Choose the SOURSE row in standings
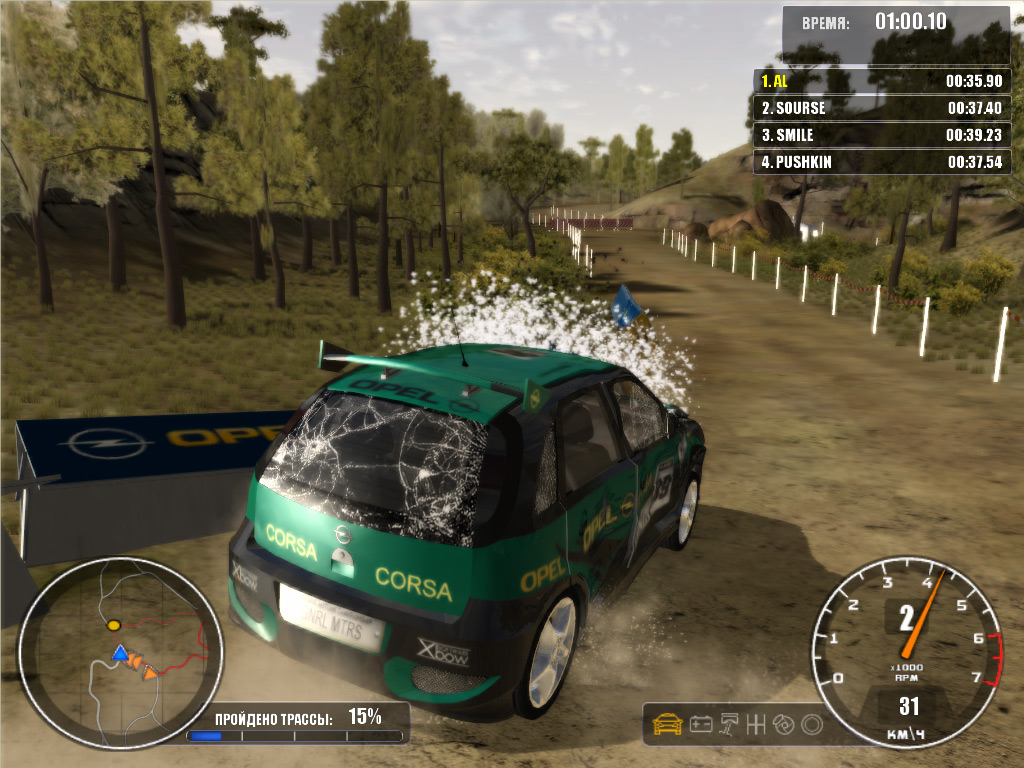 pyautogui.click(x=881, y=108)
